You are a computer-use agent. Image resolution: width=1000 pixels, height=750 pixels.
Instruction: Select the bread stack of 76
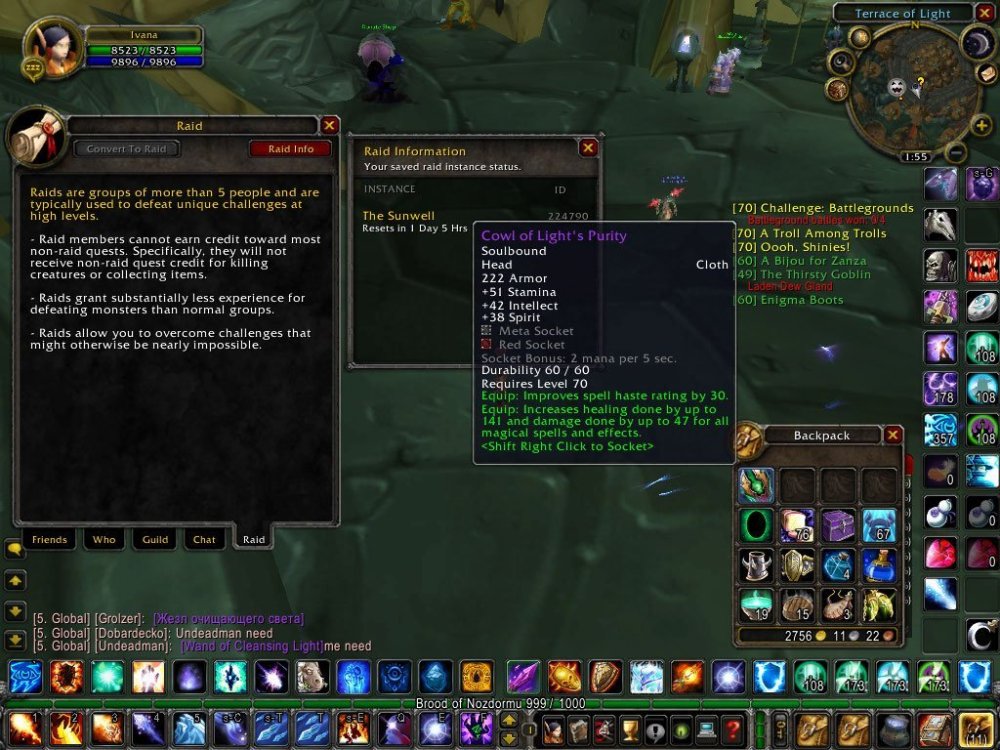[x=797, y=525]
